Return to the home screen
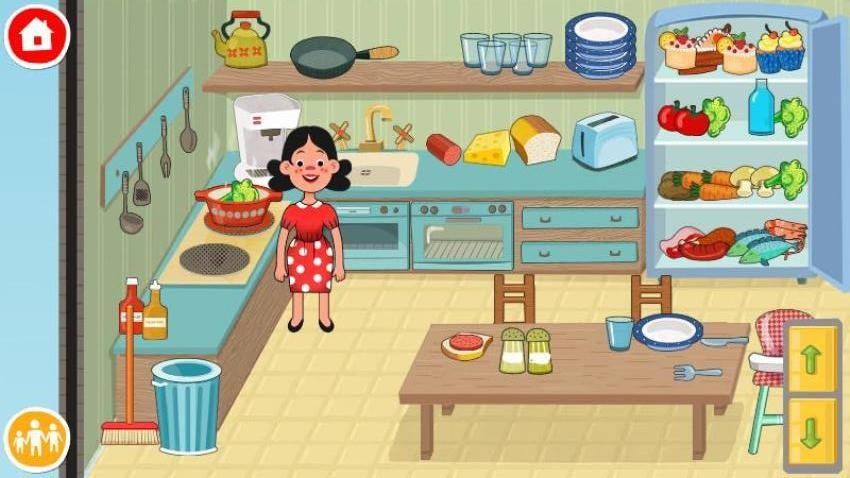850x478 pixels. (x=37, y=35)
